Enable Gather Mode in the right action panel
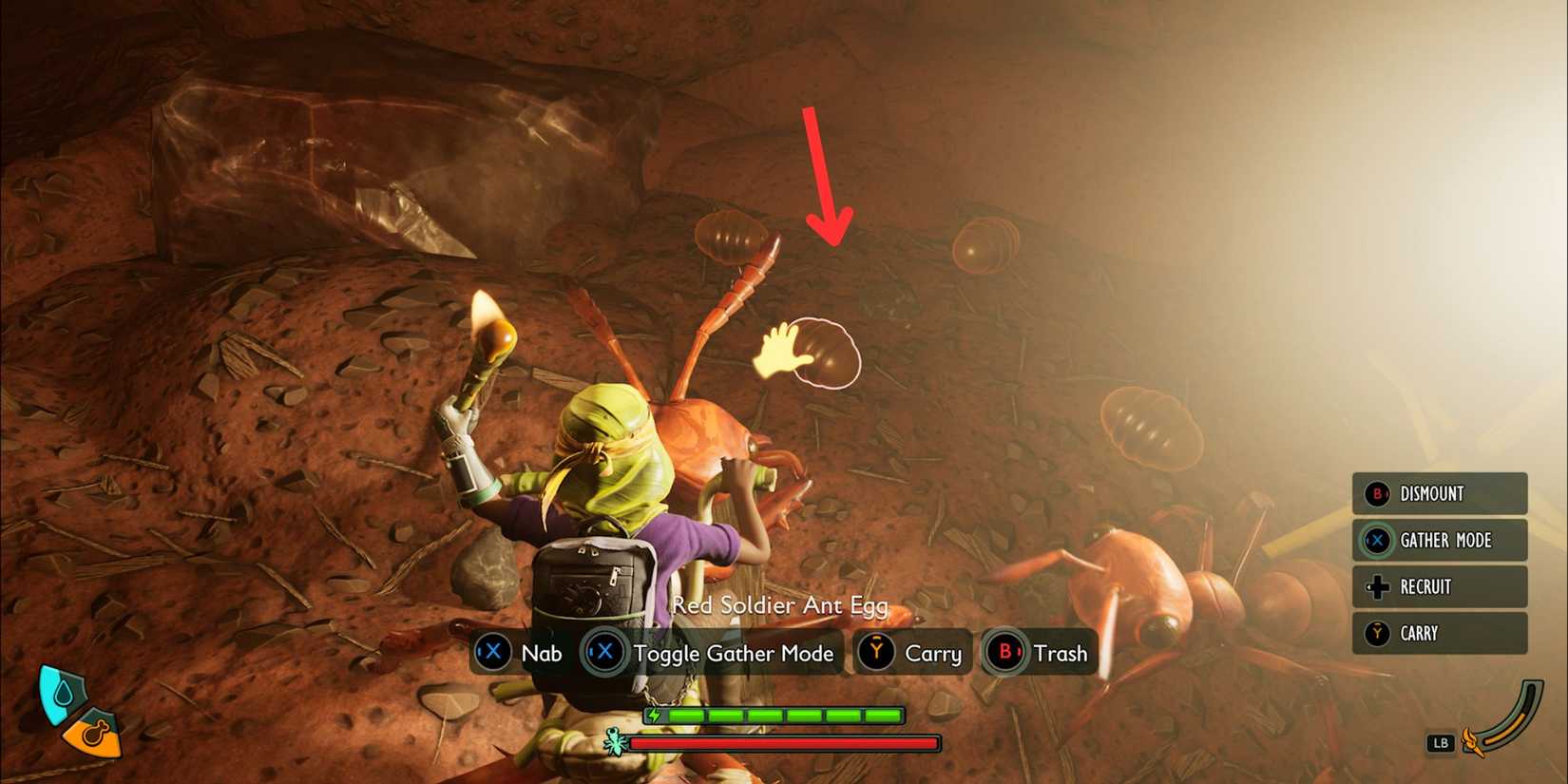Image resolution: width=1568 pixels, height=784 pixels. pos(1444,541)
